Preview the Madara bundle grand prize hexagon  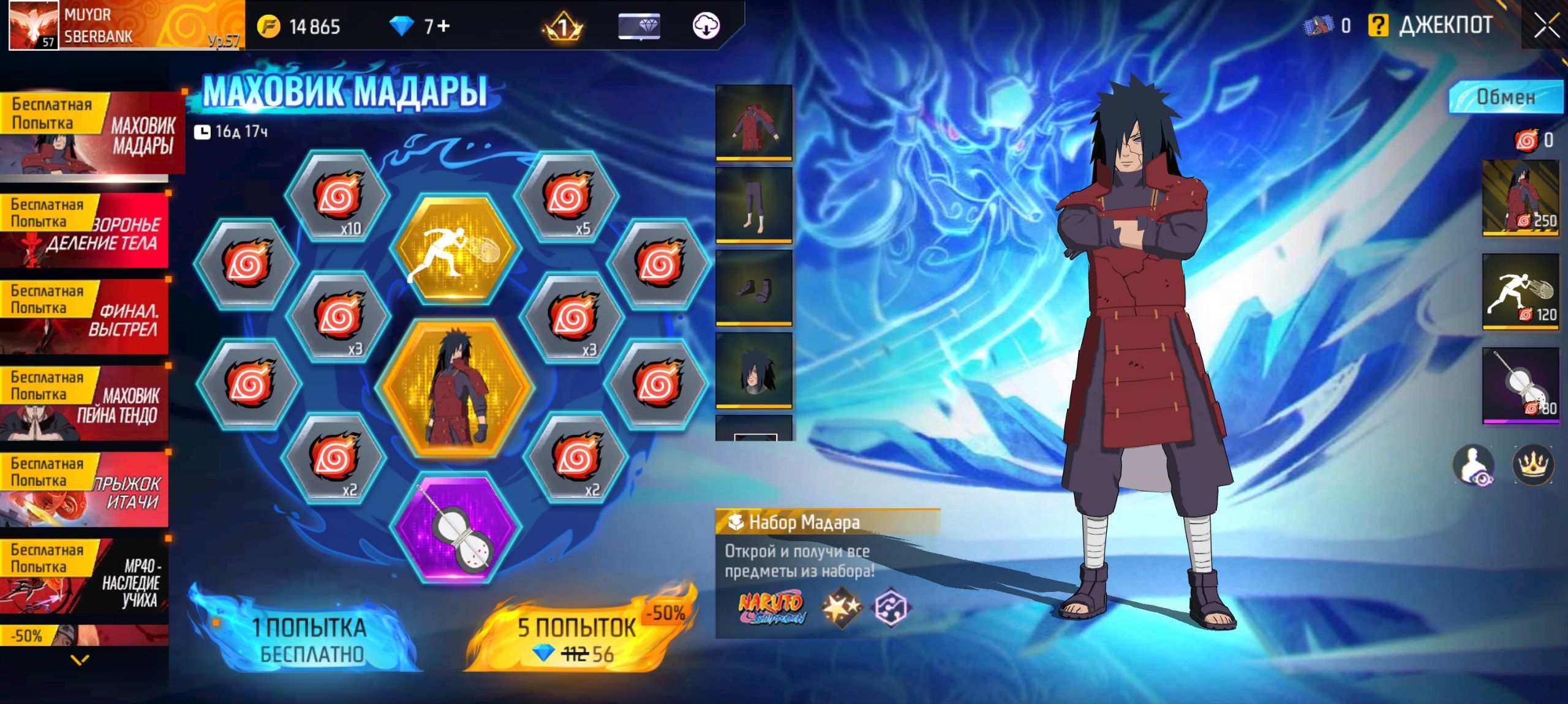454,388
